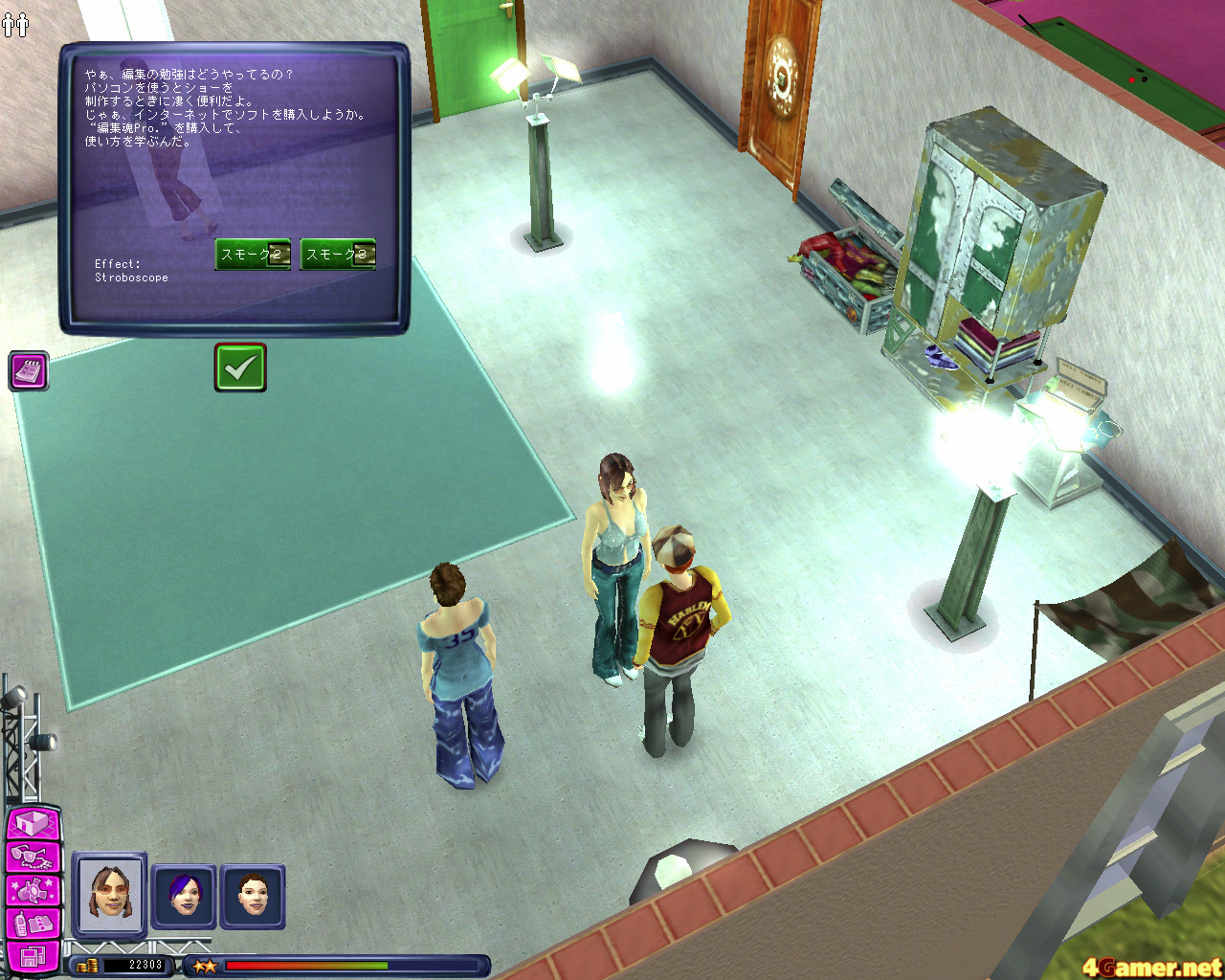Screen dimensions: 1225x980
Task: Open the purple notepad task icon
Action: click(27, 371)
